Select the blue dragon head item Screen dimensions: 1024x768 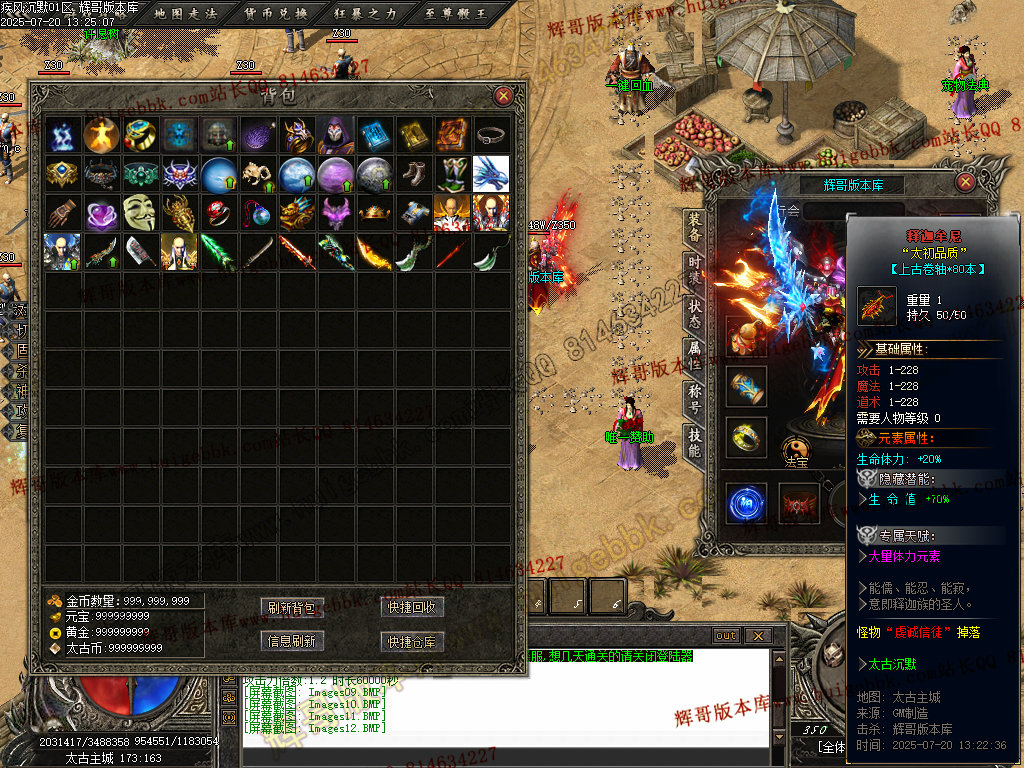click(x=491, y=173)
